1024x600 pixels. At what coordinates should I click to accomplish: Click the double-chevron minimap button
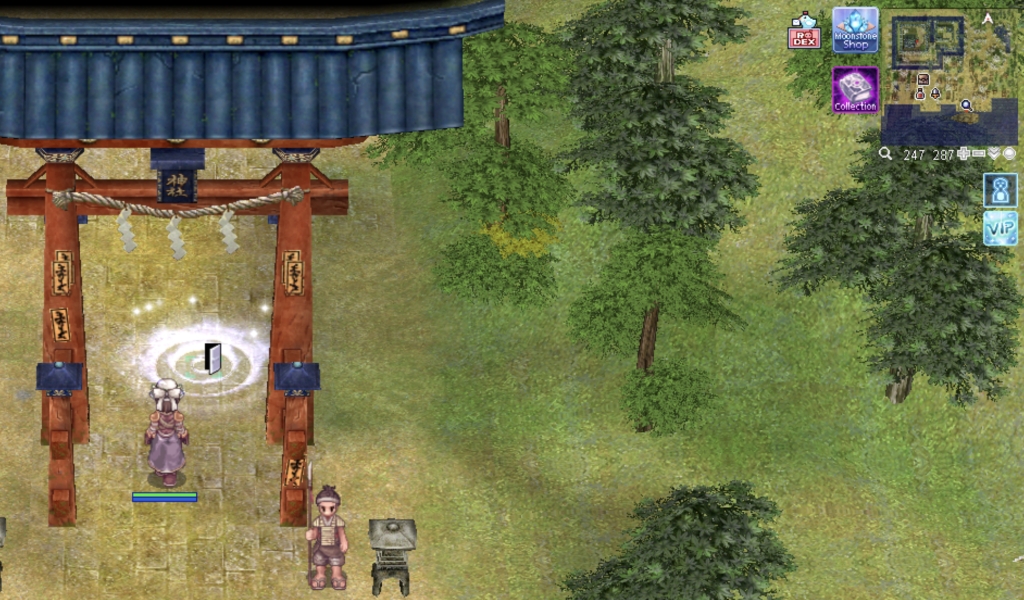994,154
